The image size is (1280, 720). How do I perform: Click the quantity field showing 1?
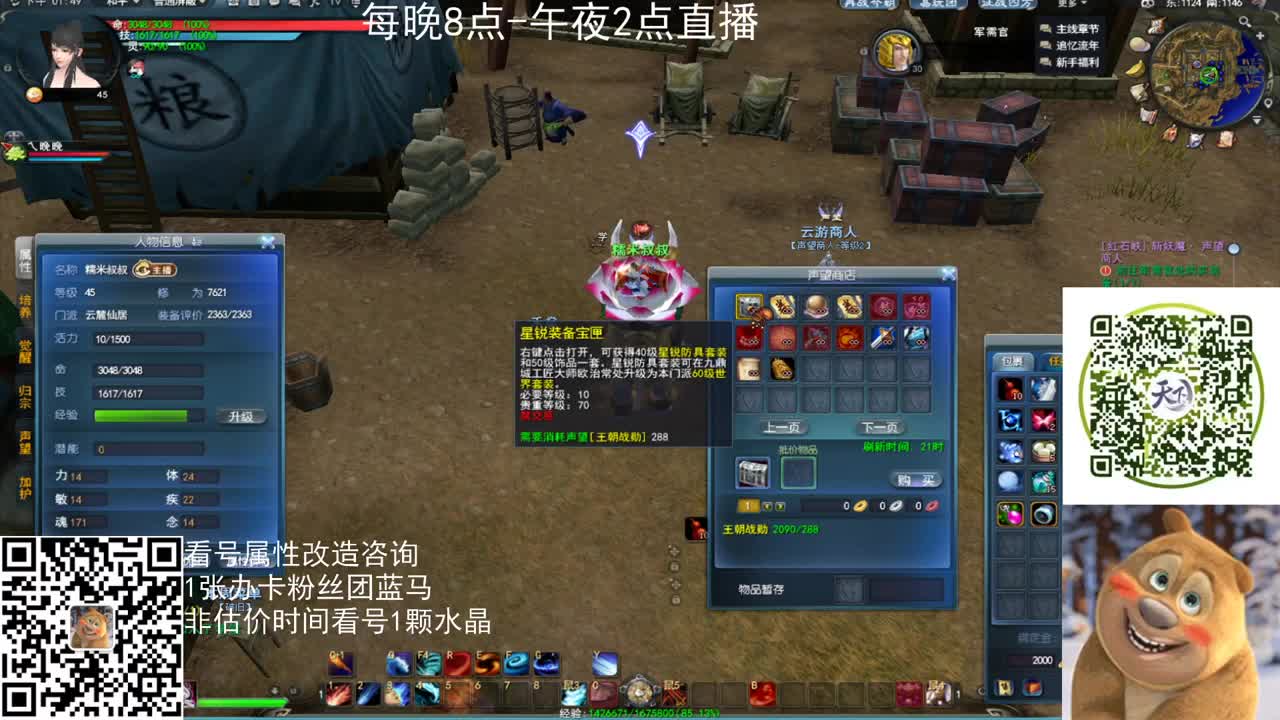pos(750,502)
